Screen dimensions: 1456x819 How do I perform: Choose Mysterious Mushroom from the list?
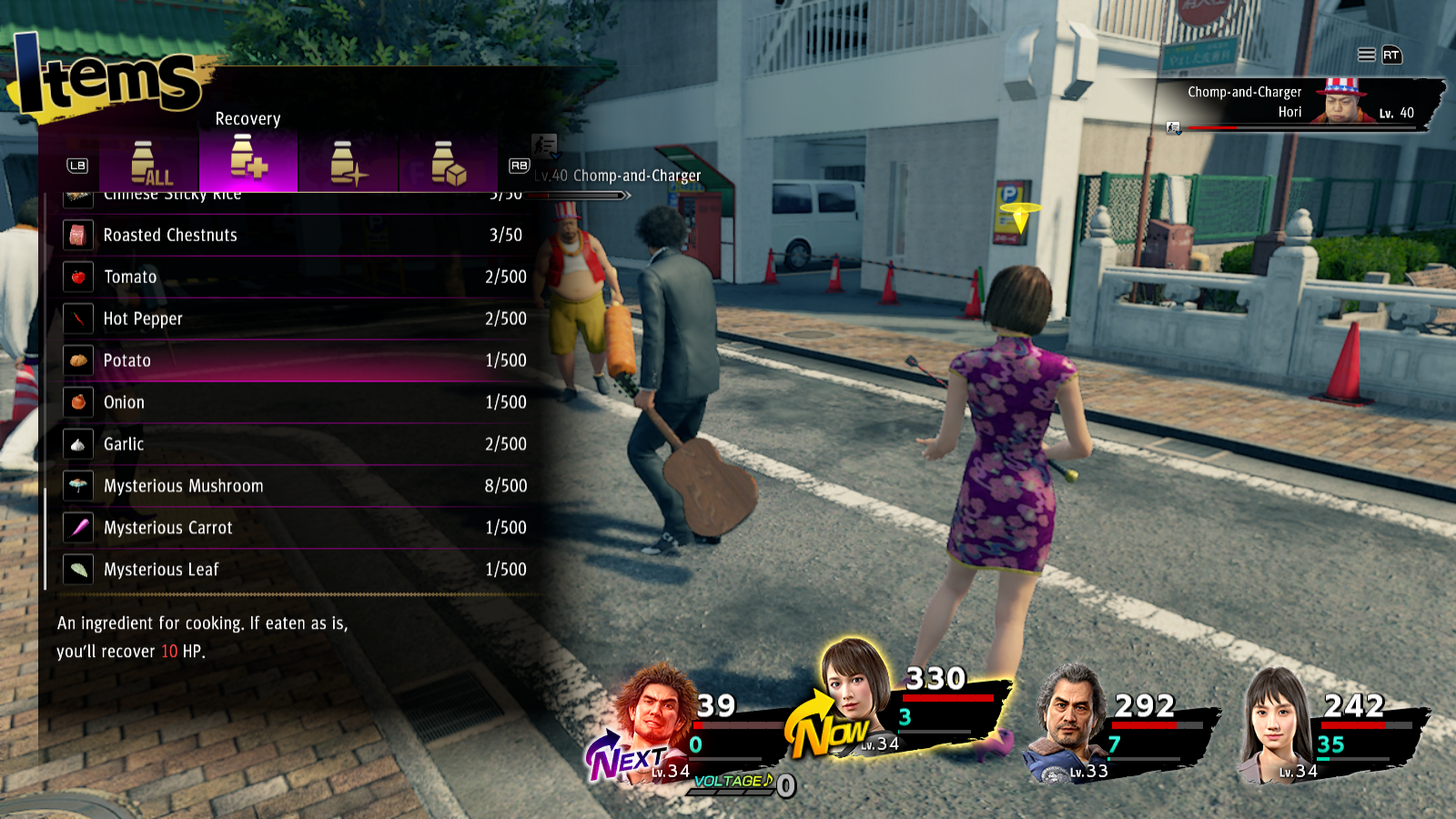coord(296,486)
